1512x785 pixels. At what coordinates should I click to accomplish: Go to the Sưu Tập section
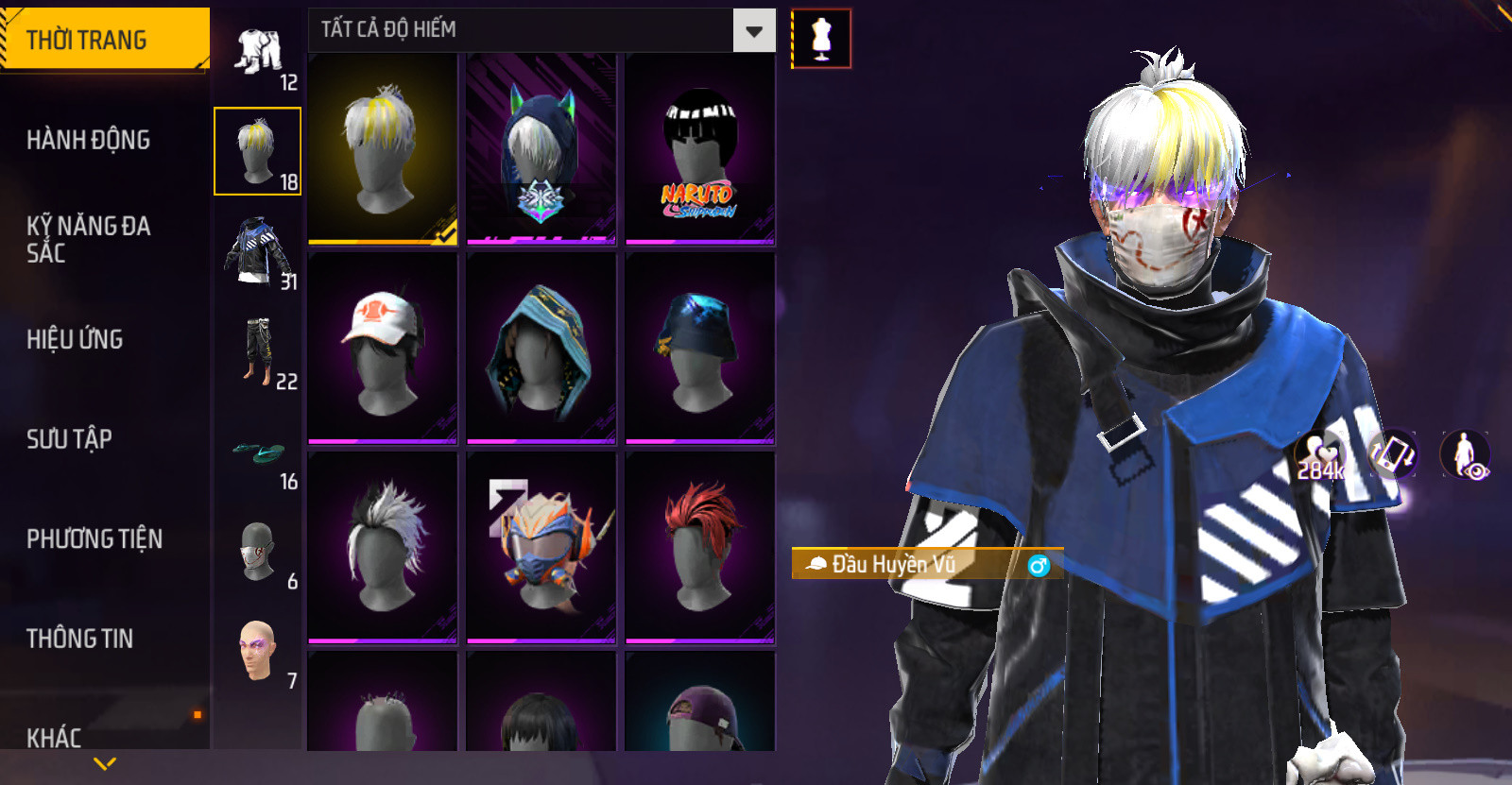pos(70,439)
